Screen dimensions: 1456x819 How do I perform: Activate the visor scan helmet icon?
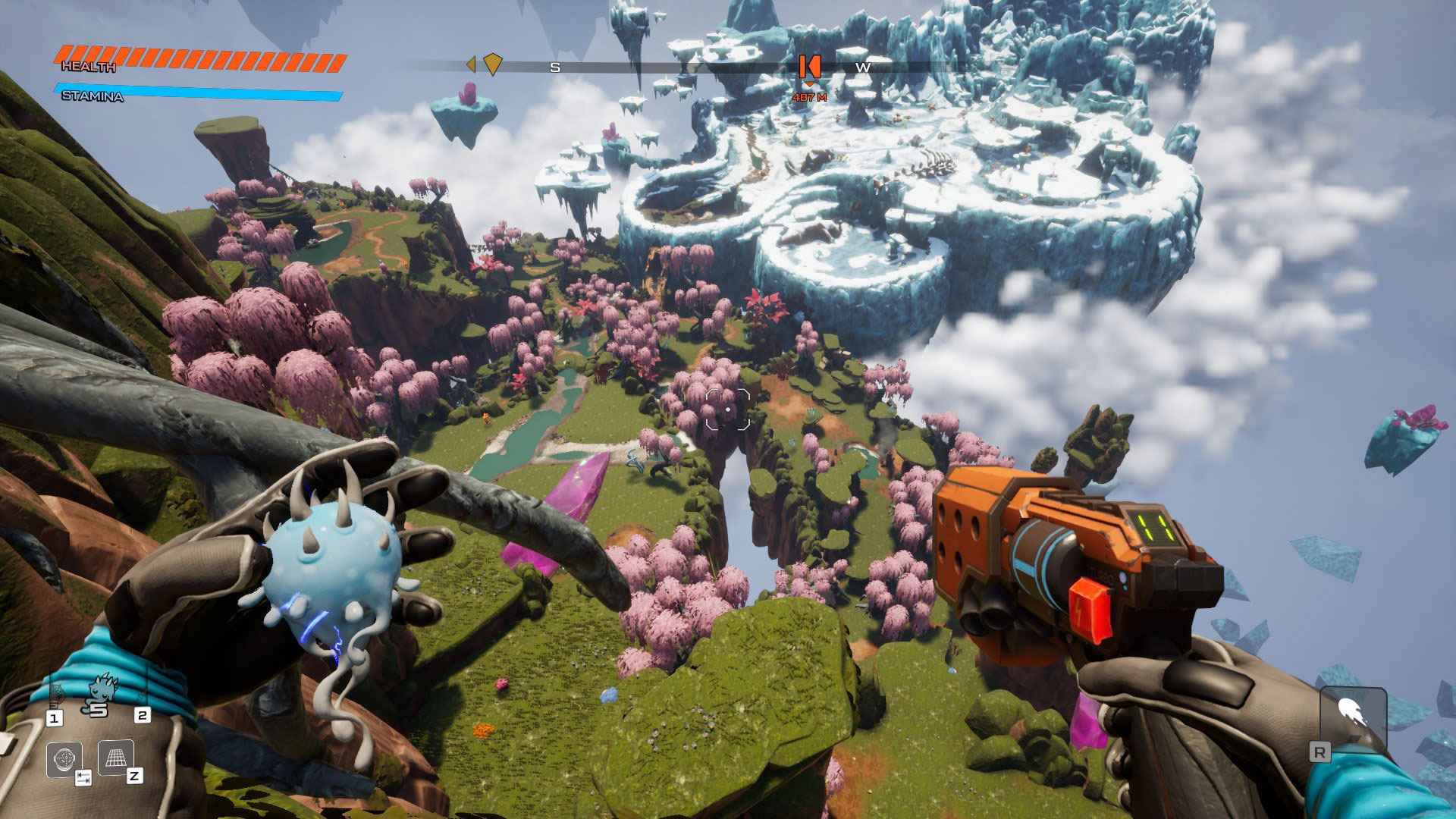[x=64, y=758]
